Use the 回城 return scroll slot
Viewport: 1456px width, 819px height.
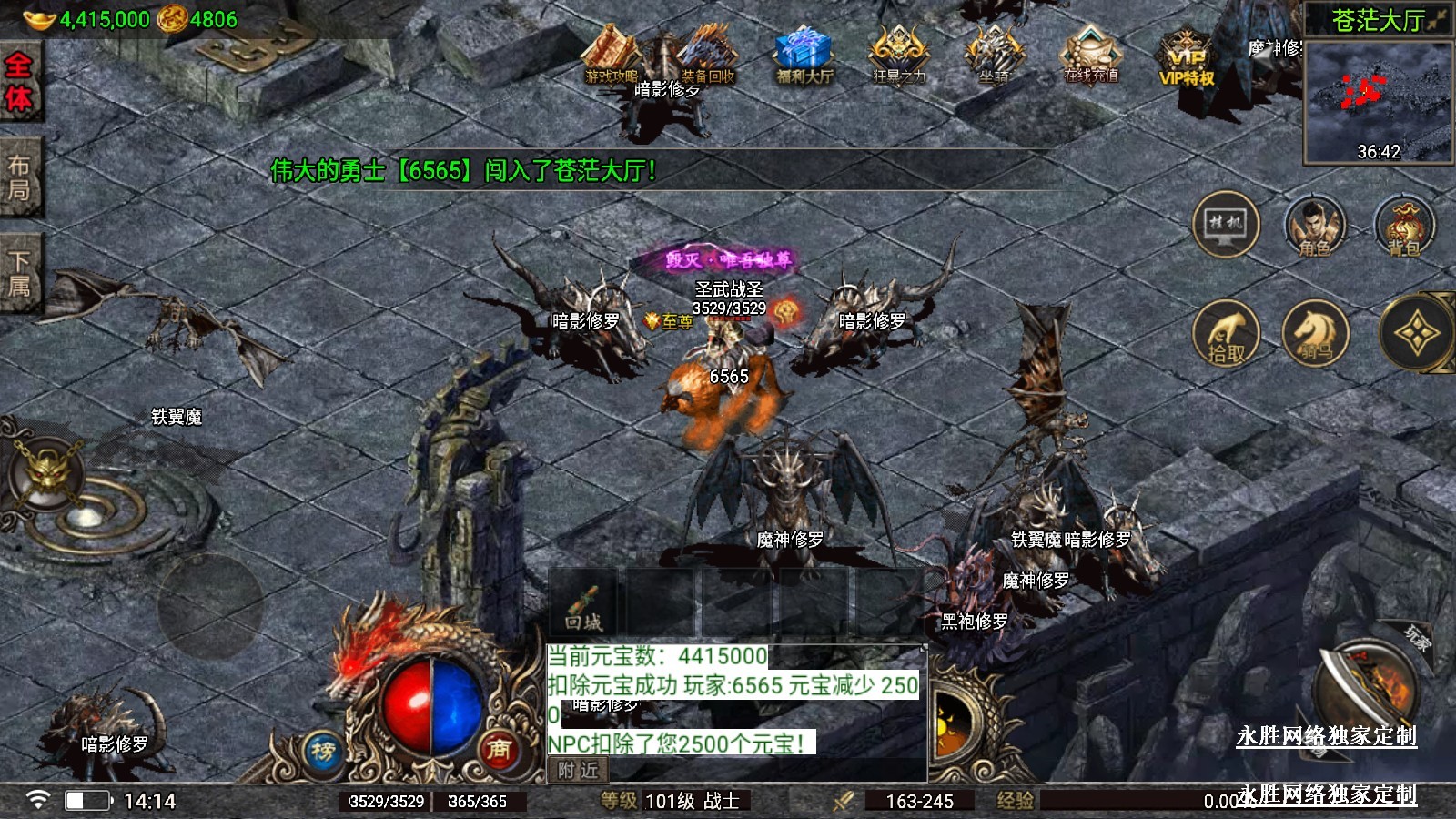click(x=583, y=604)
